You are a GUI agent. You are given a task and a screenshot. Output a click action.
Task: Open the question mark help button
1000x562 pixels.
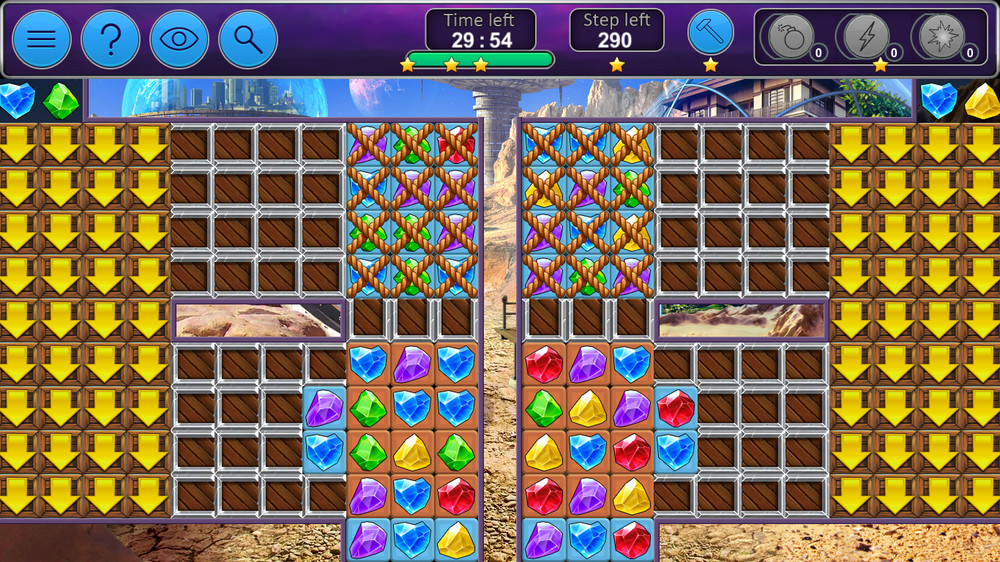click(110, 39)
